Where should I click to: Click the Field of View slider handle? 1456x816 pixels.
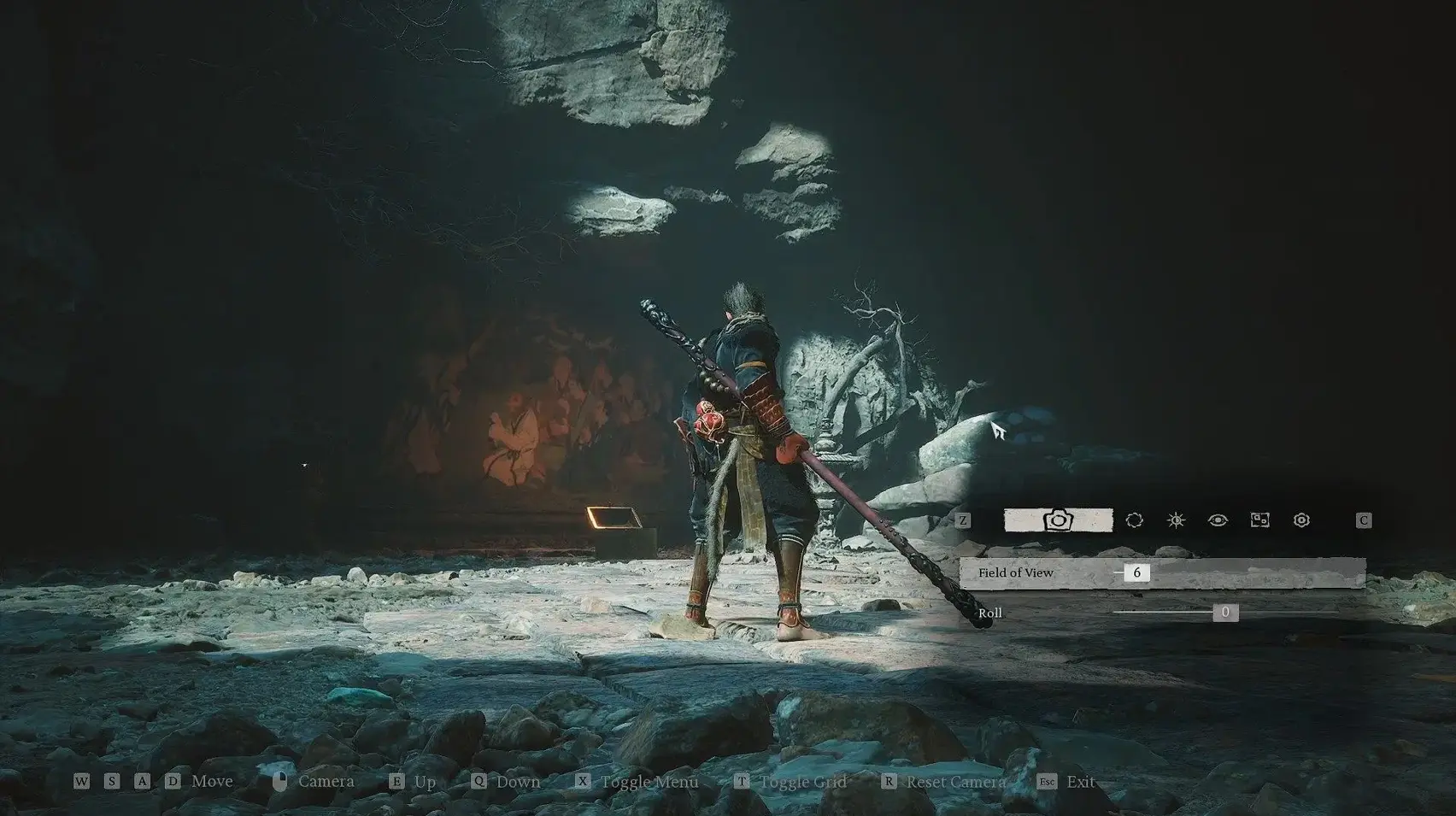[1136, 572]
